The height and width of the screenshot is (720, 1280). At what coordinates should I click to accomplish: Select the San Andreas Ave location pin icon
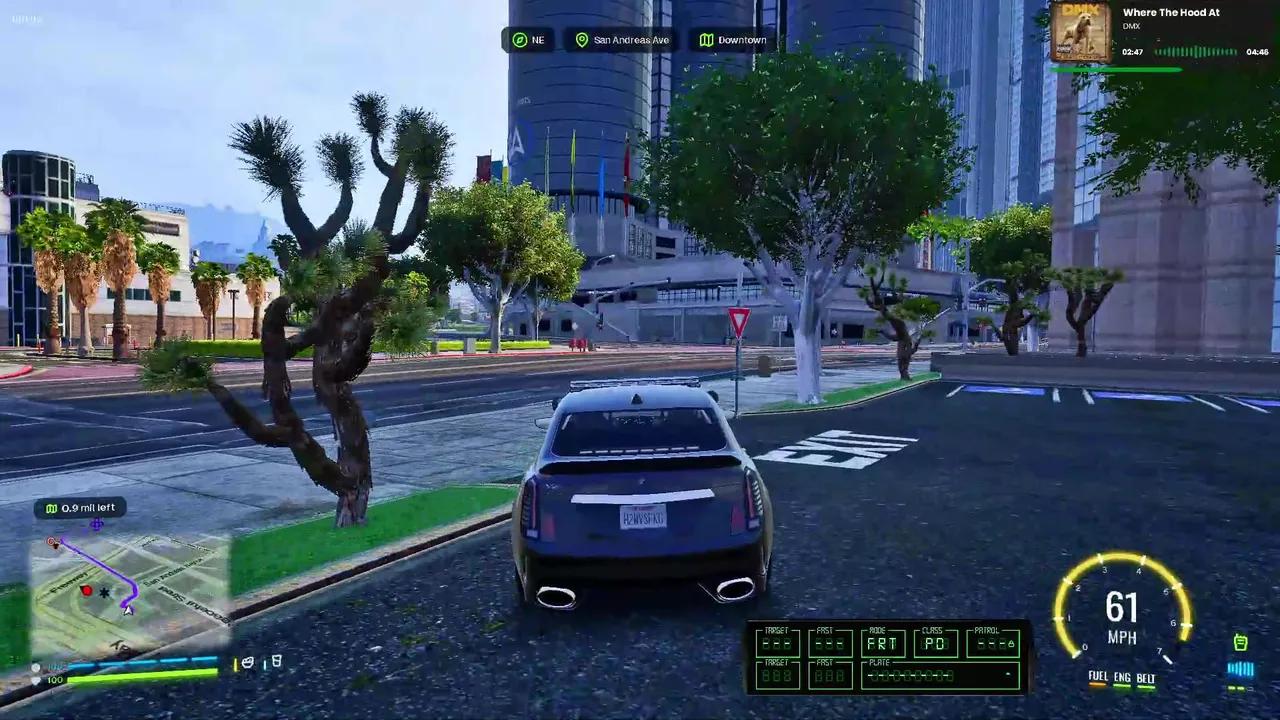pos(581,40)
